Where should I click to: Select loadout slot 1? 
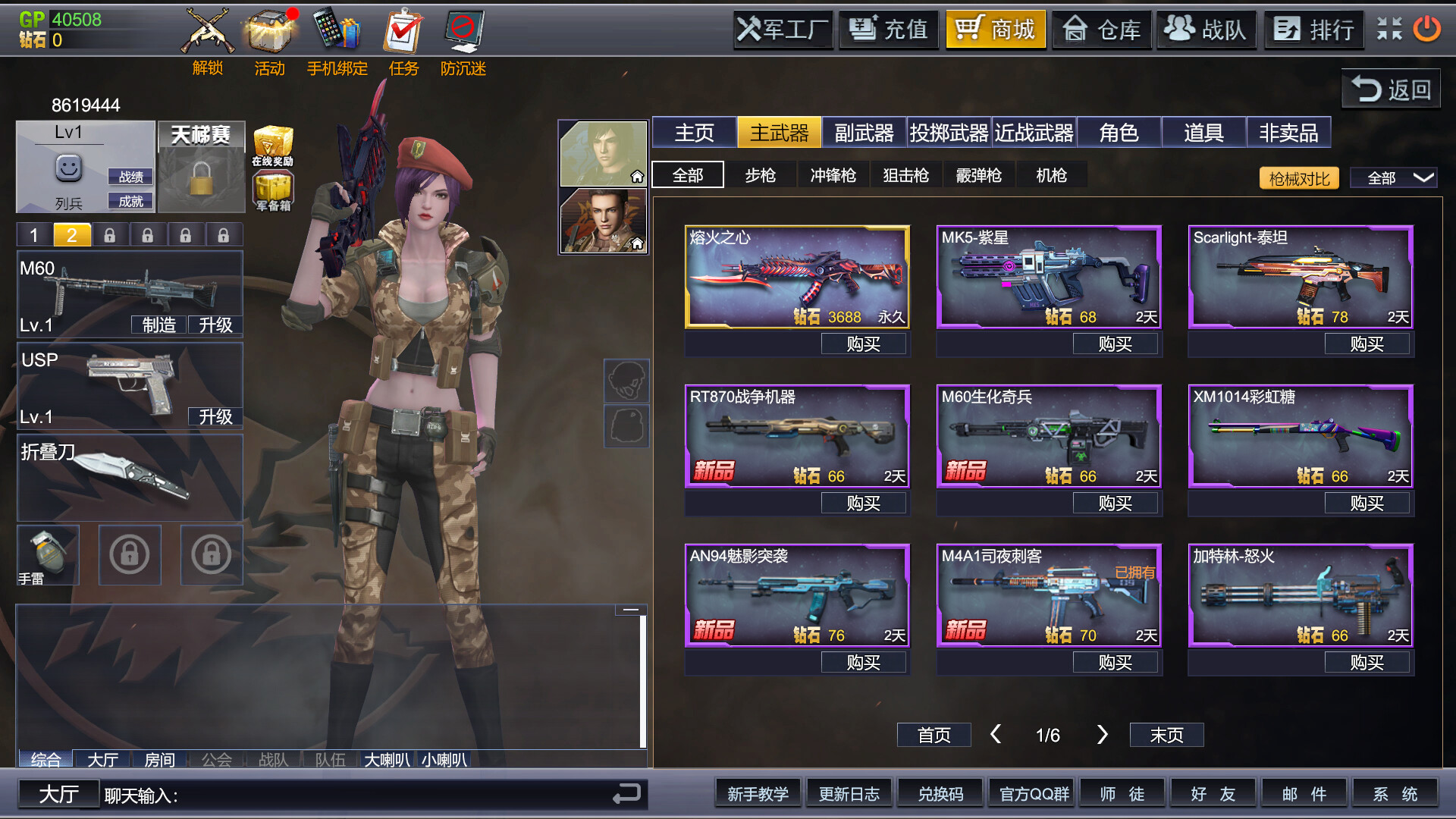point(33,234)
